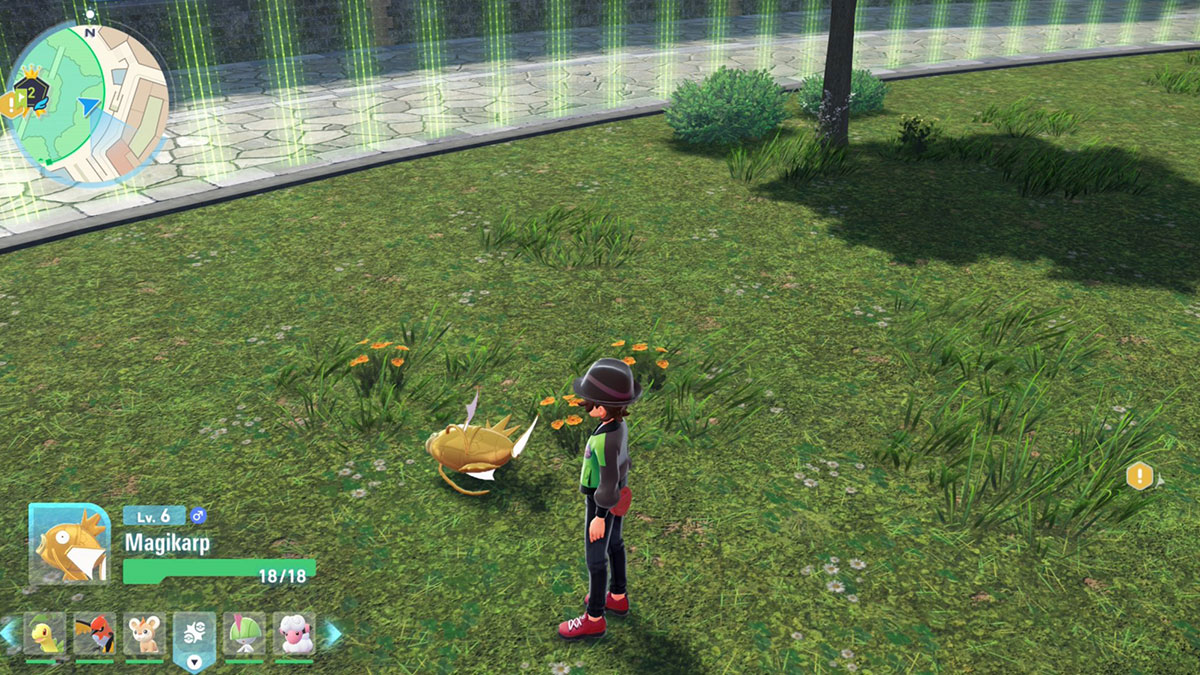Click the crowned rank 2 badge on minimap
The image size is (1200, 675).
tap(34, 92)
